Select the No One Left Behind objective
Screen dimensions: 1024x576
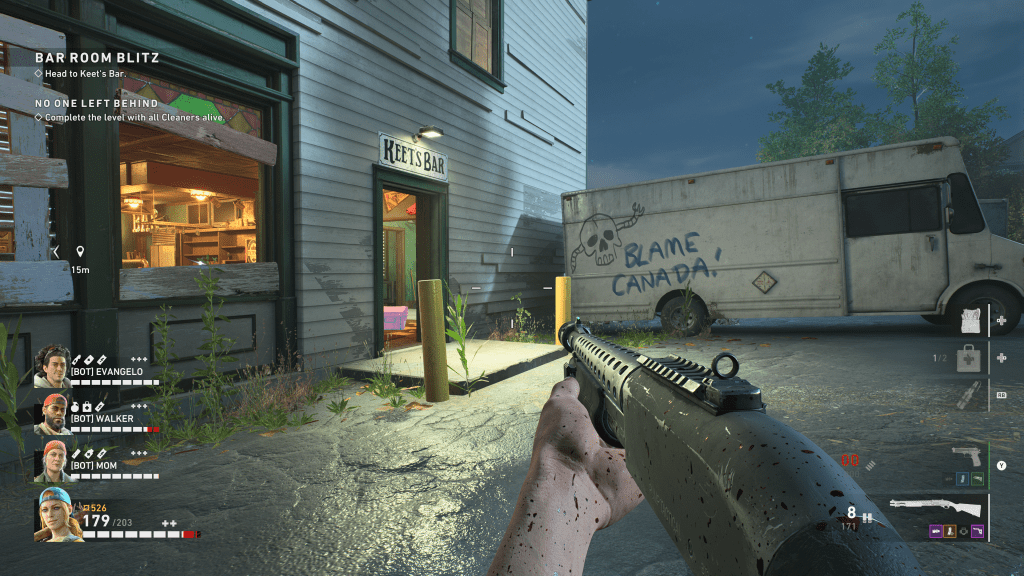point(97,103)
